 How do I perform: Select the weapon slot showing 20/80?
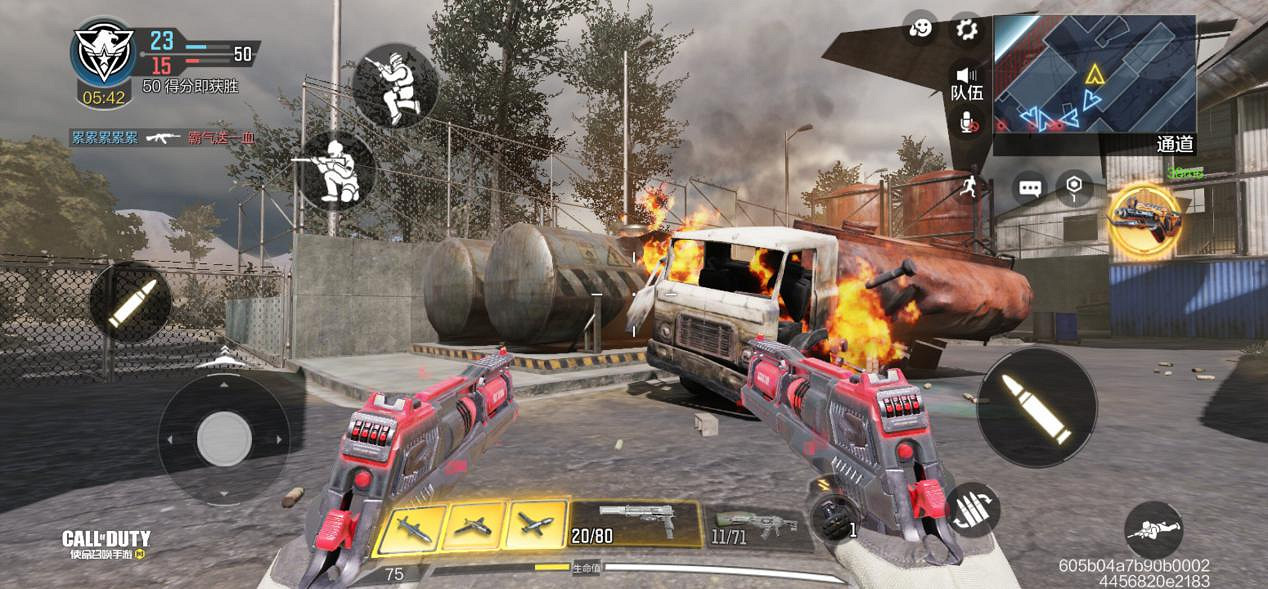coord(636,523)
